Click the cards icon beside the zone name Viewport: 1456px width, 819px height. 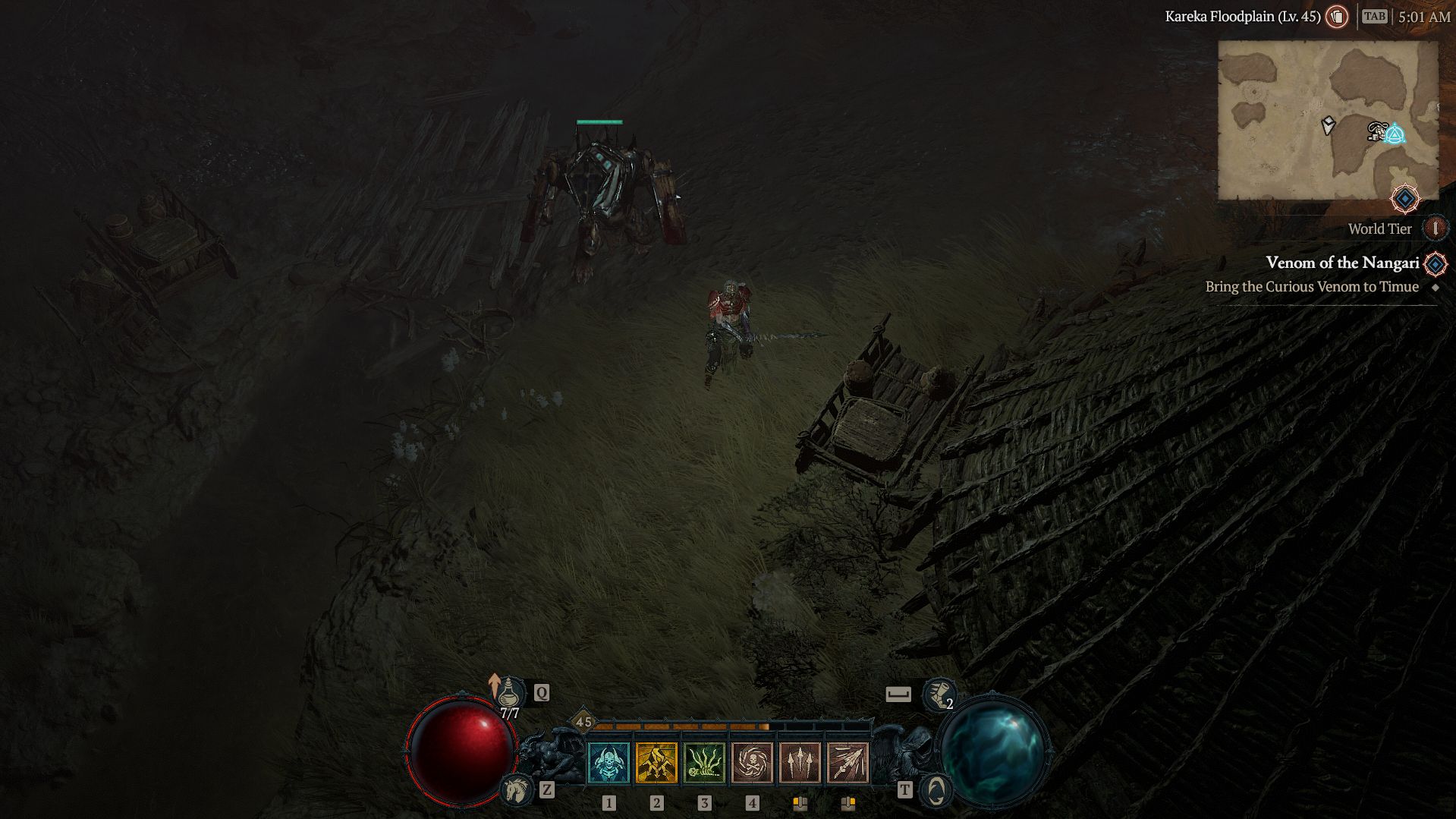point(1337,17)
